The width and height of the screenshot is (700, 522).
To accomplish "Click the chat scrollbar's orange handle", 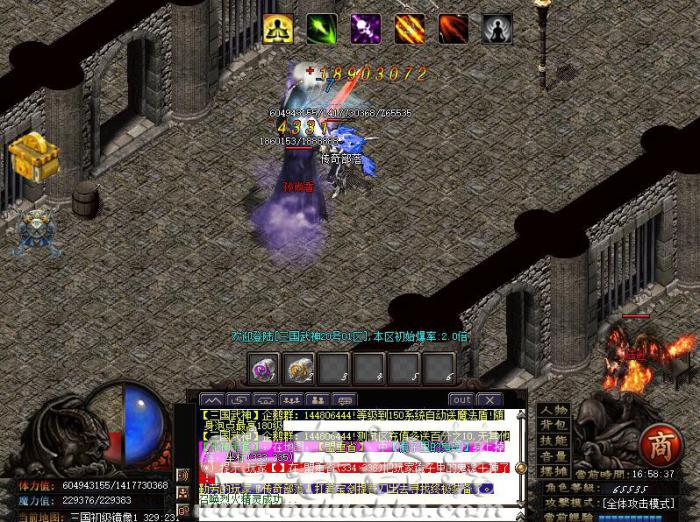I will [x=520, y=467].
